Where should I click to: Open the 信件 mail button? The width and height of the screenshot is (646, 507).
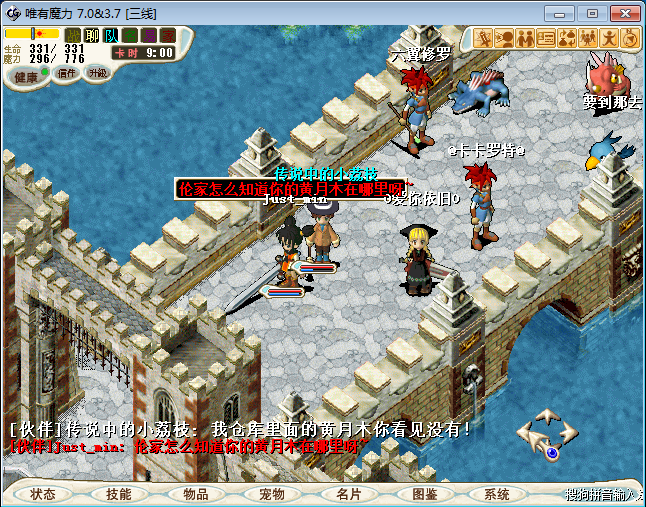(x=67, y=73)
